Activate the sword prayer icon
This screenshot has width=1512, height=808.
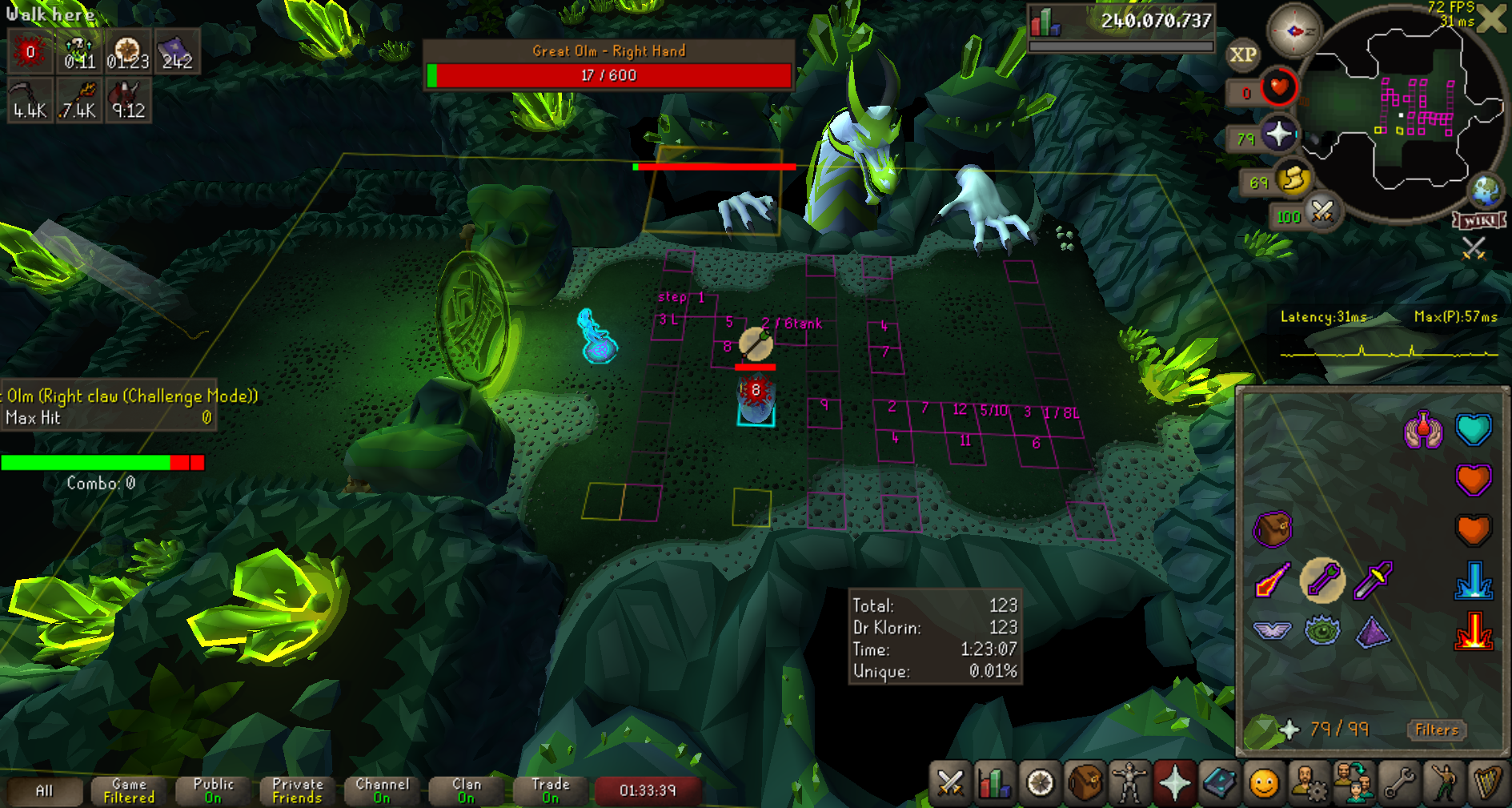1373,580
